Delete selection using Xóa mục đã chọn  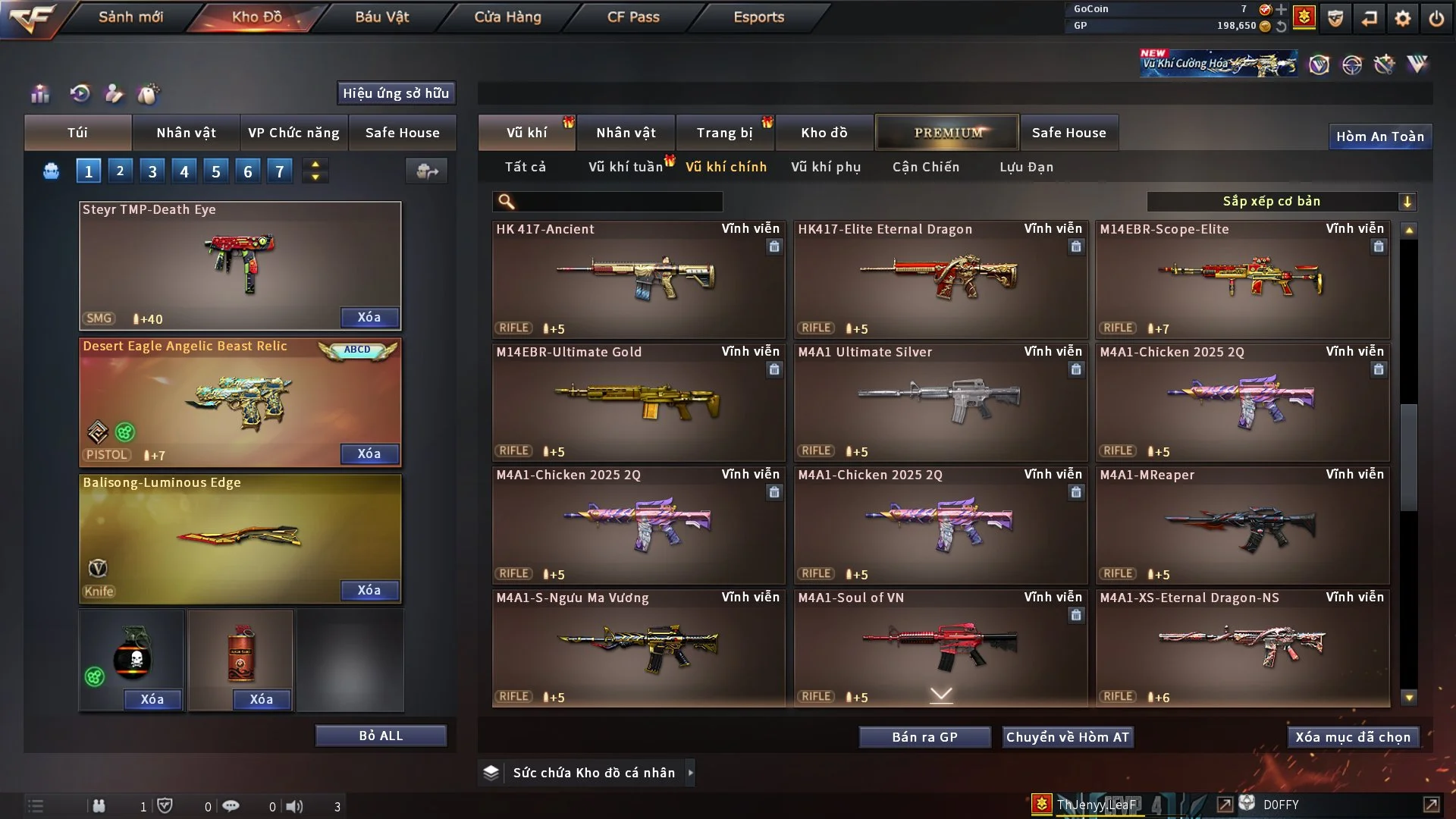1352,737
